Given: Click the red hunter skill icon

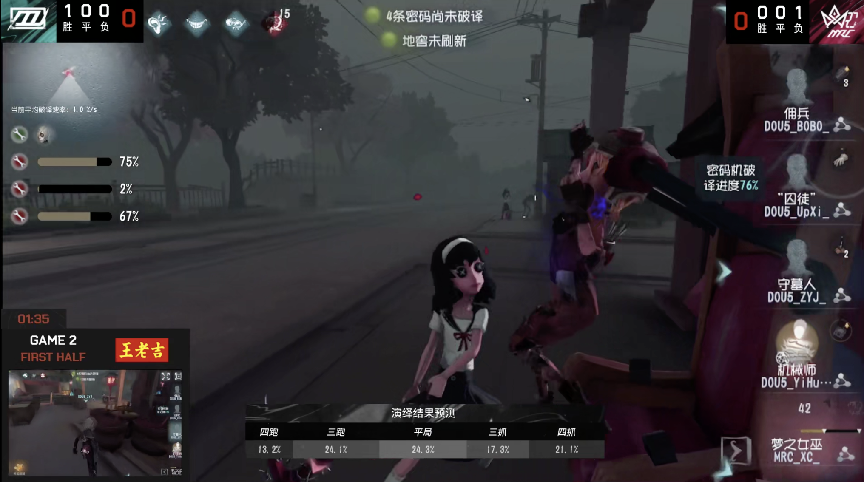Looking at the screenshot, I should pos(272,21).
